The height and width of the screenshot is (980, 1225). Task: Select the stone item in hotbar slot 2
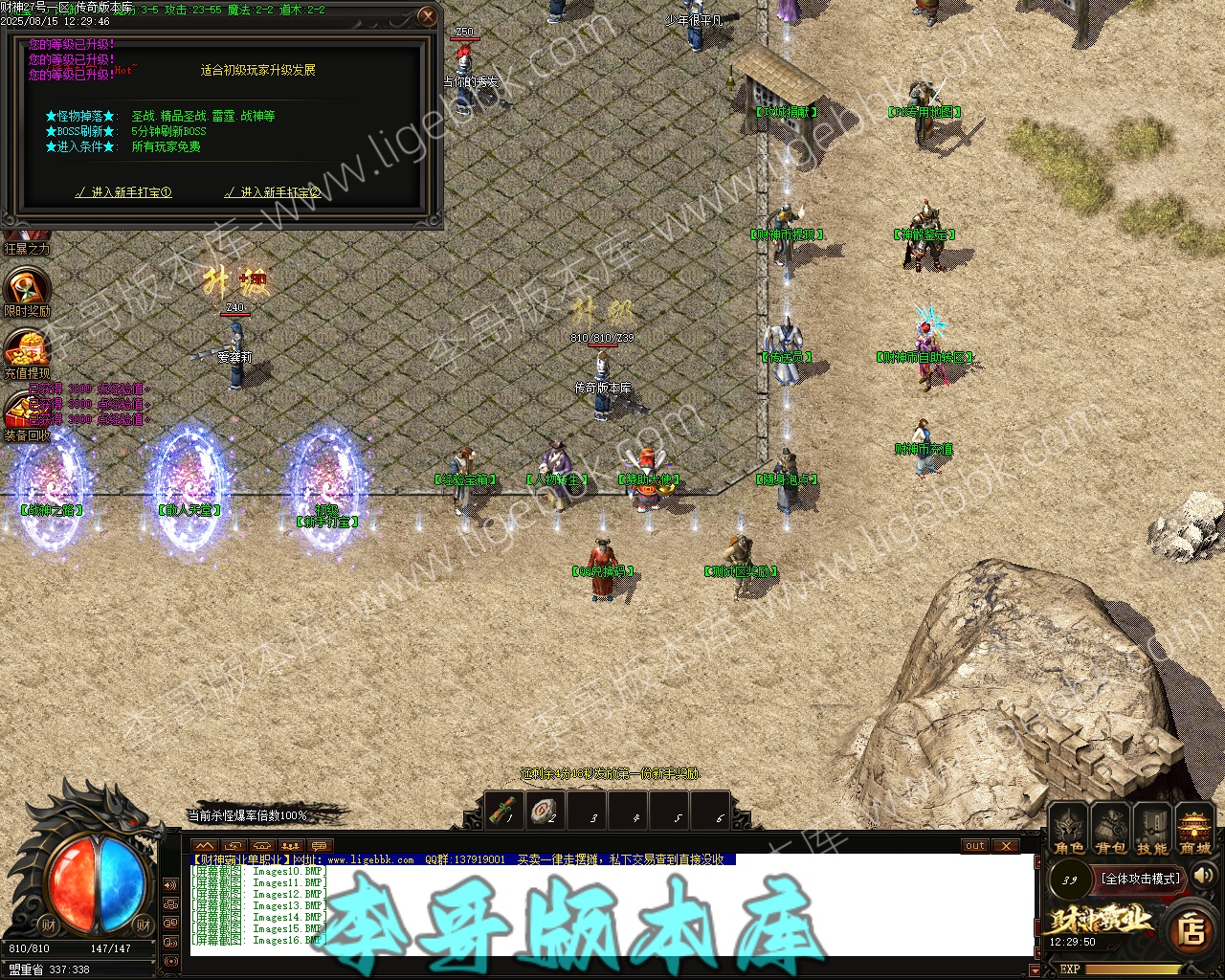(546, 811)
